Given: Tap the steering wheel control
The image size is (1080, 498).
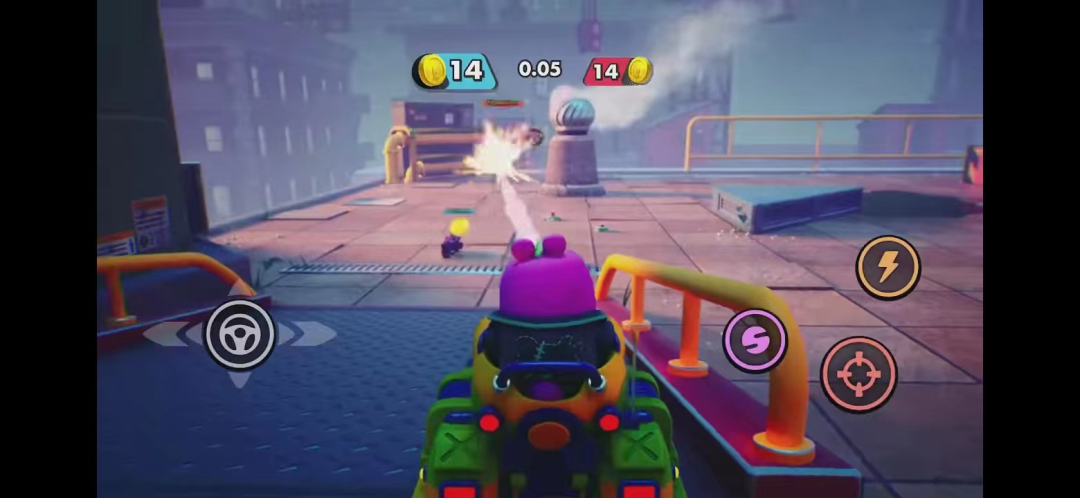Looking at the screenshot, I should pos(240,334).
